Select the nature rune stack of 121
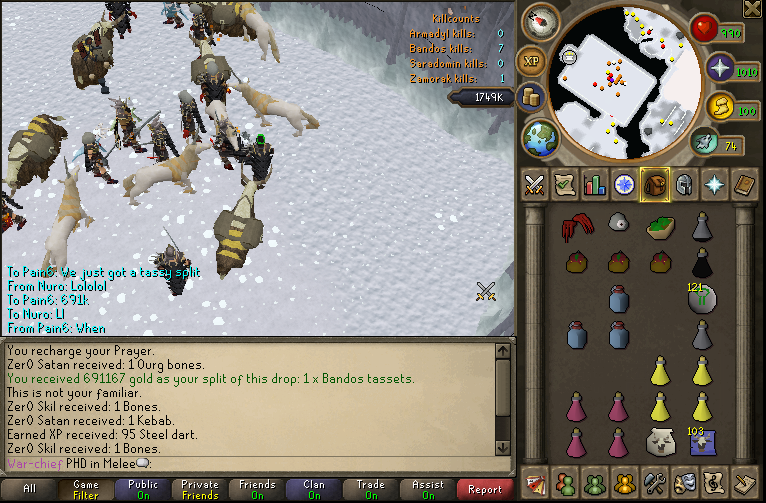 tap(702, 299)
